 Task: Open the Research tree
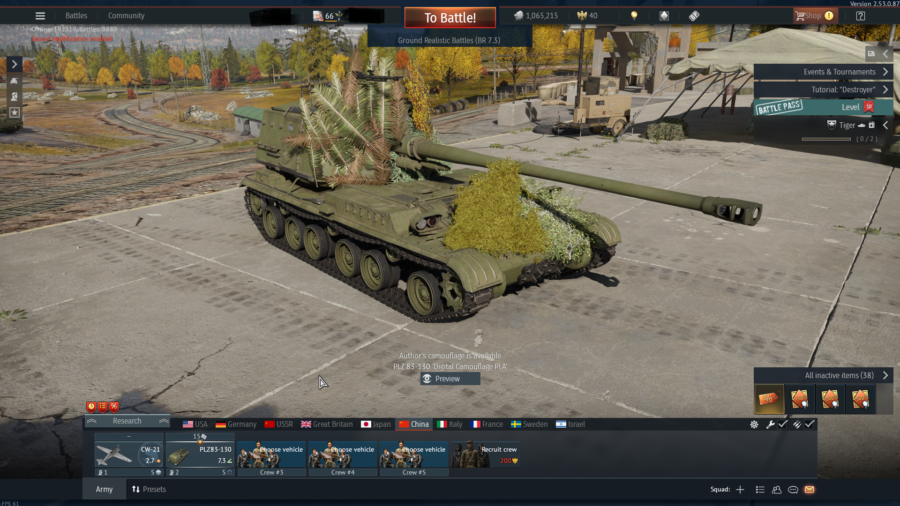(x=127, y=421)
